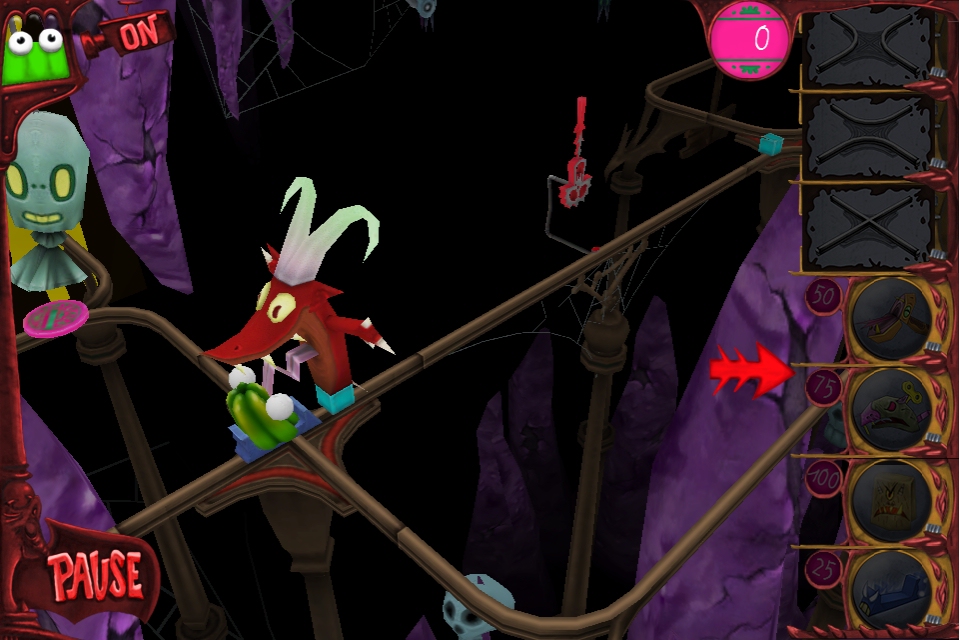This screenshot has width=960, height=640.
Task: Select the 25-cost blue cart item
Action: tap(893, 590)
